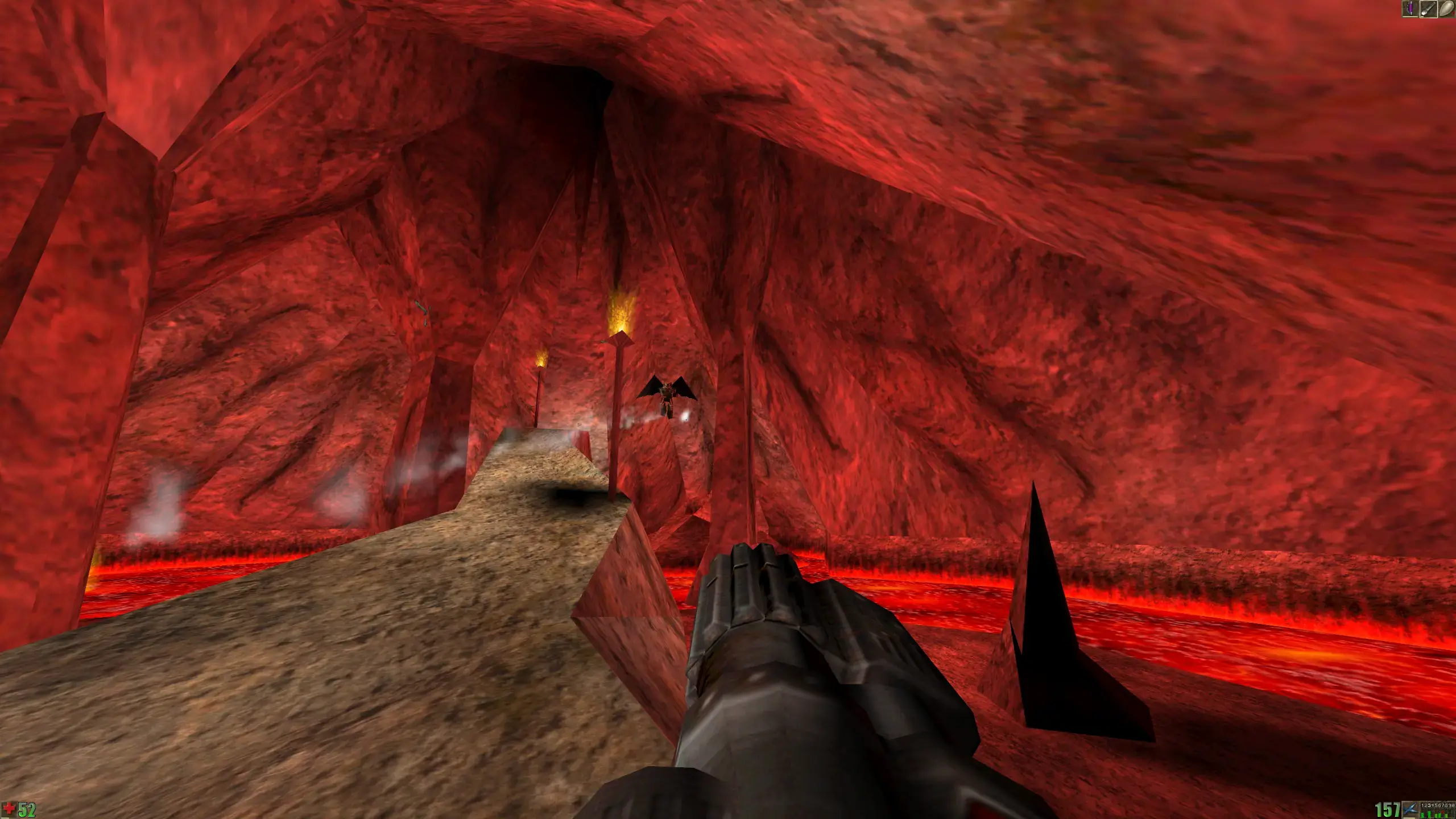Open the numbered weapon slot bar
The image size is (1456, 819).
[1437, 809]
